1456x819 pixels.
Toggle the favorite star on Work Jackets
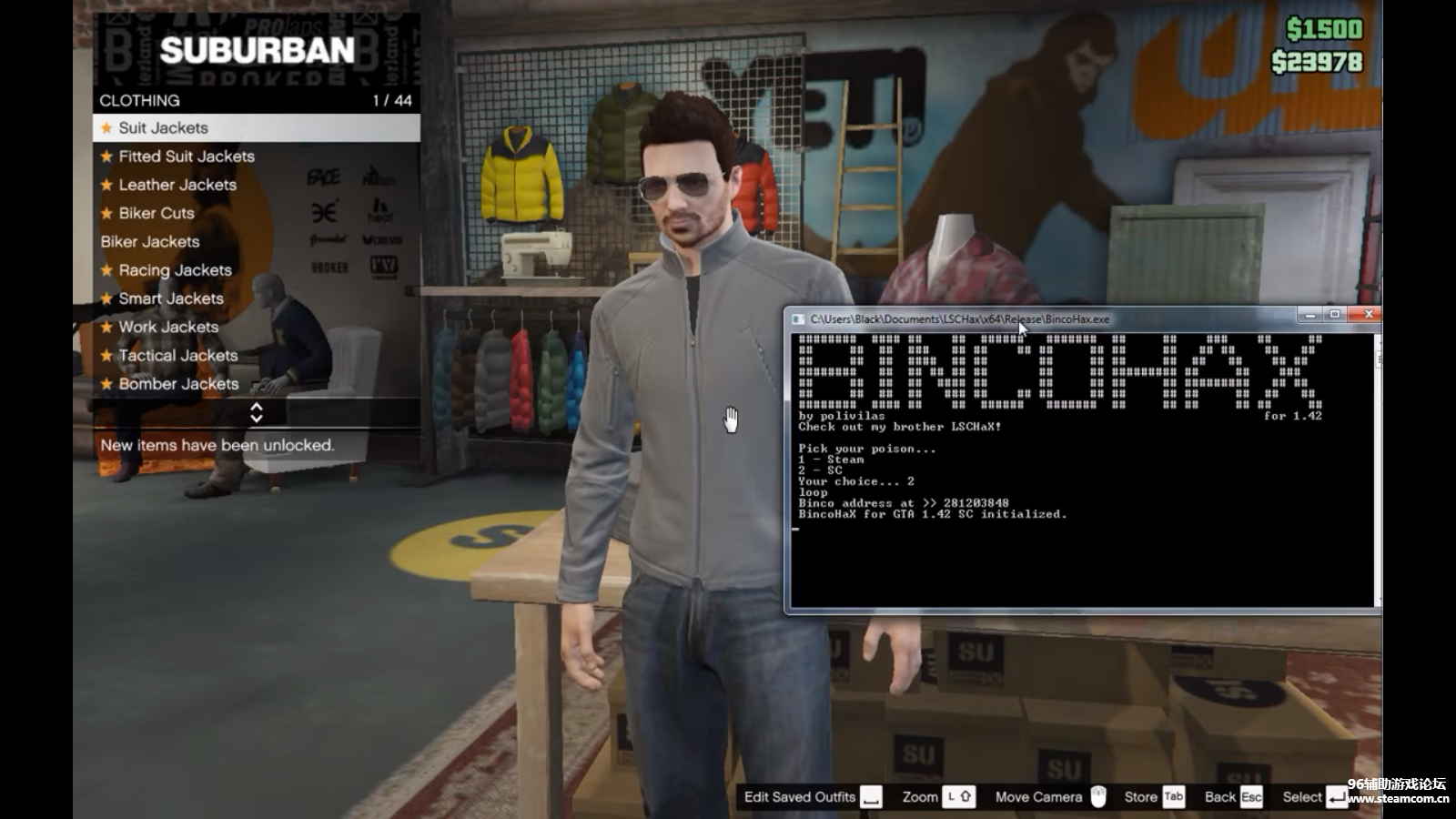tap(105, 327)
